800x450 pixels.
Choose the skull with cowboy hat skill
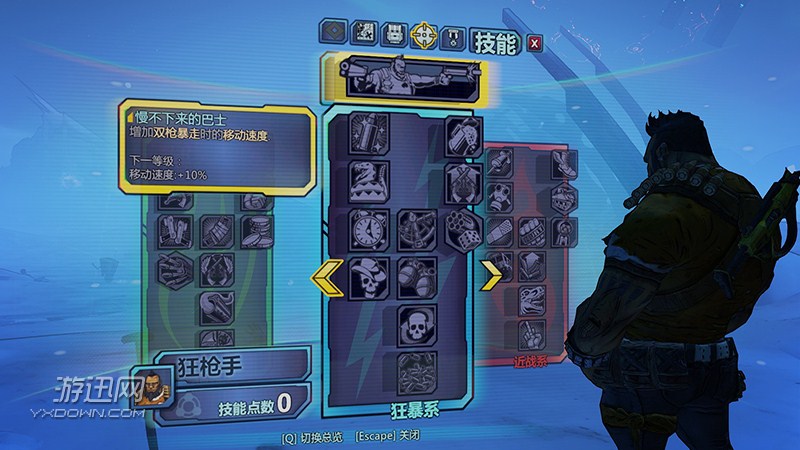click(368, 275)
